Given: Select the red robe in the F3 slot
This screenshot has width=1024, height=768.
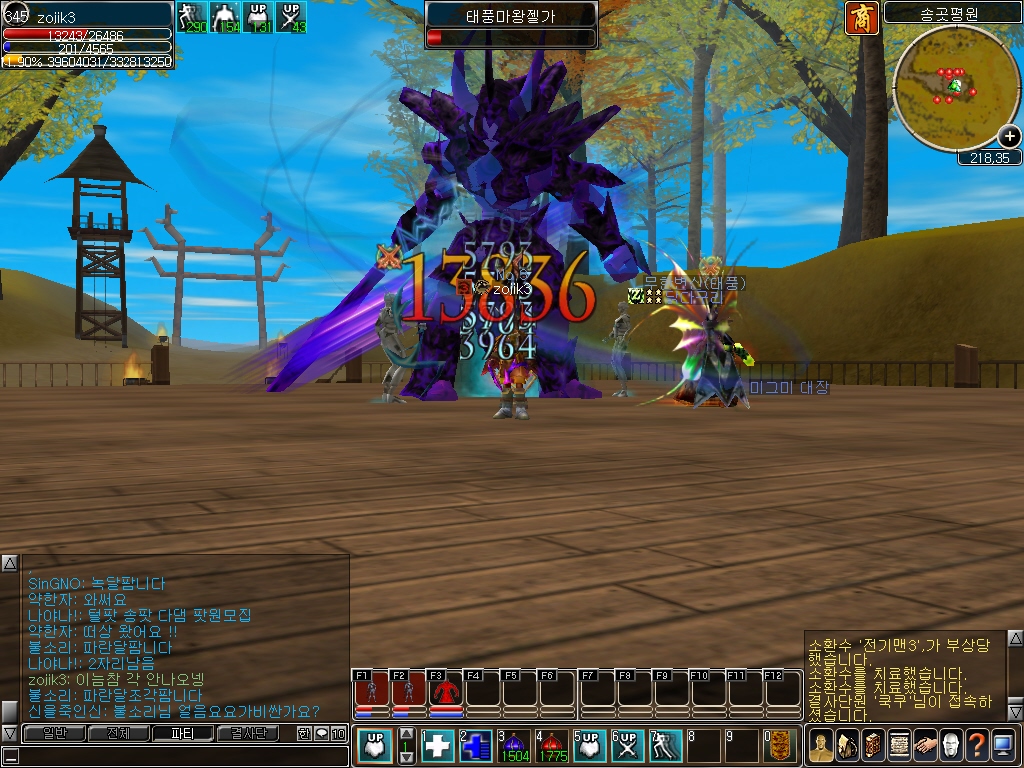Looking at the screenshot, I should coord(446,689).
